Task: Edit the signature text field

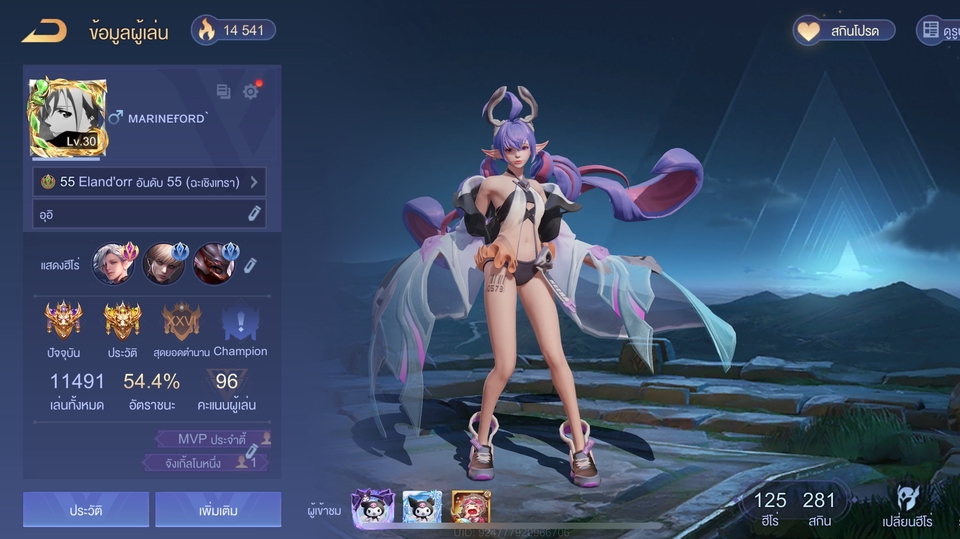Action: tap(148, 213)
